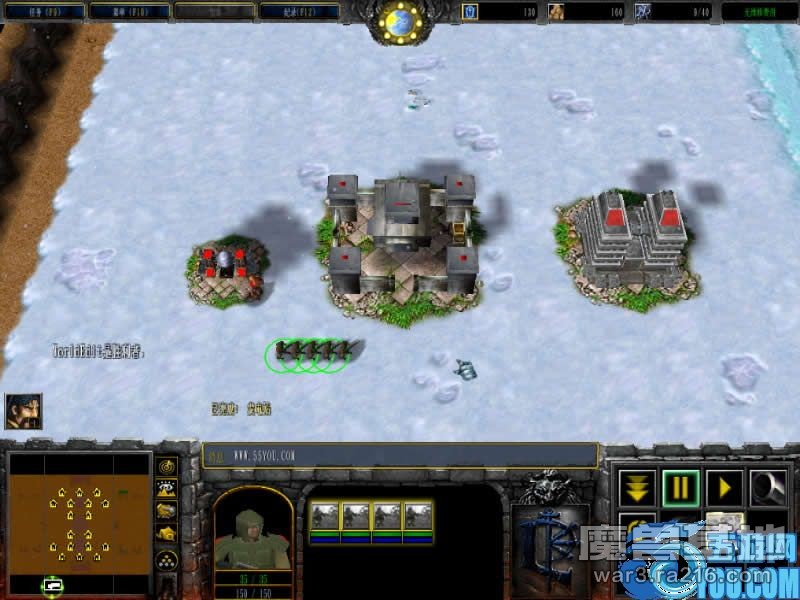Activate the triple down-arrows command
Image resolution: width=800 pixels, height=600 pixels.
(637, 488)
